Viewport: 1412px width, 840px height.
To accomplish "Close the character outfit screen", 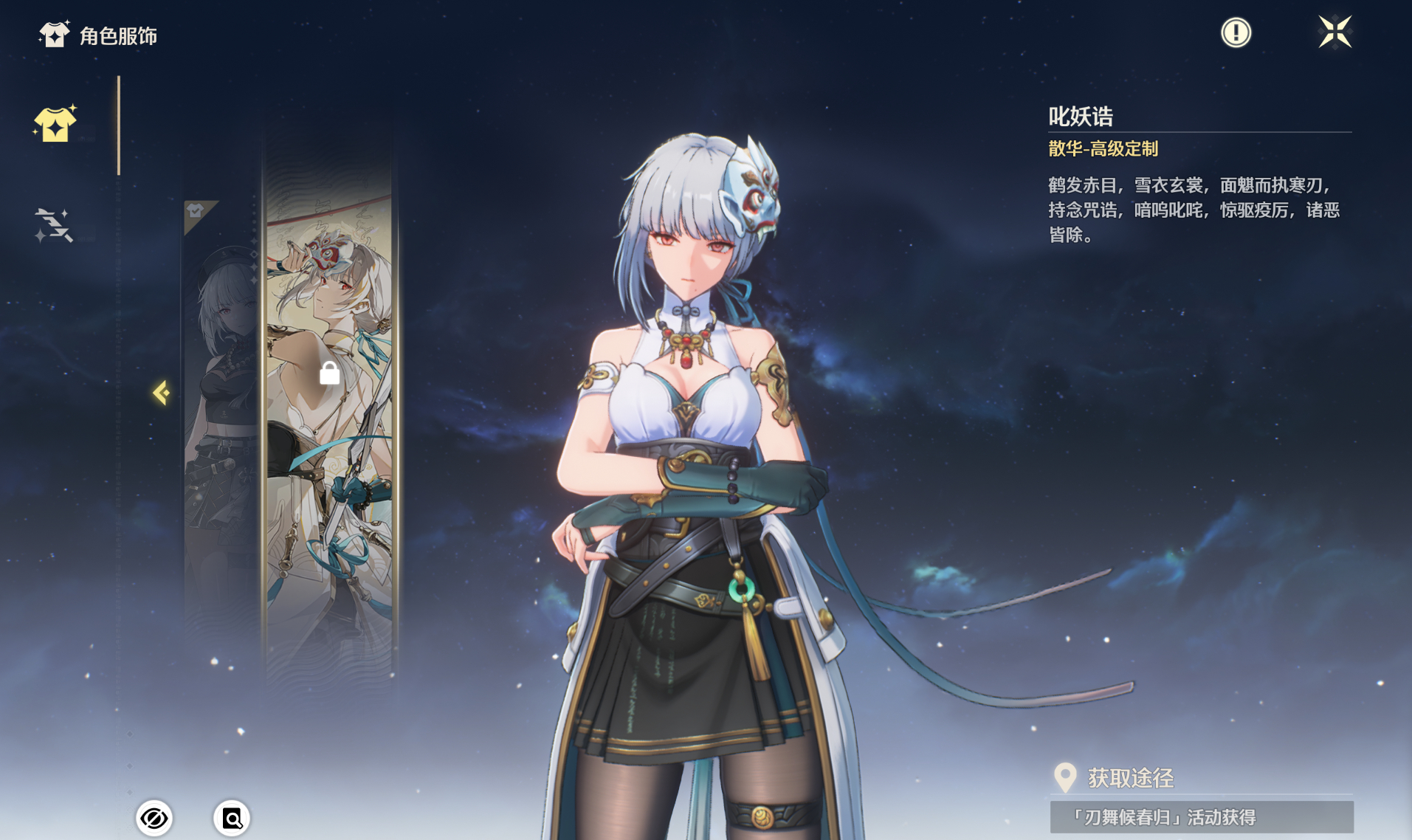I will pyautogui.click(x=1334, y=32).
